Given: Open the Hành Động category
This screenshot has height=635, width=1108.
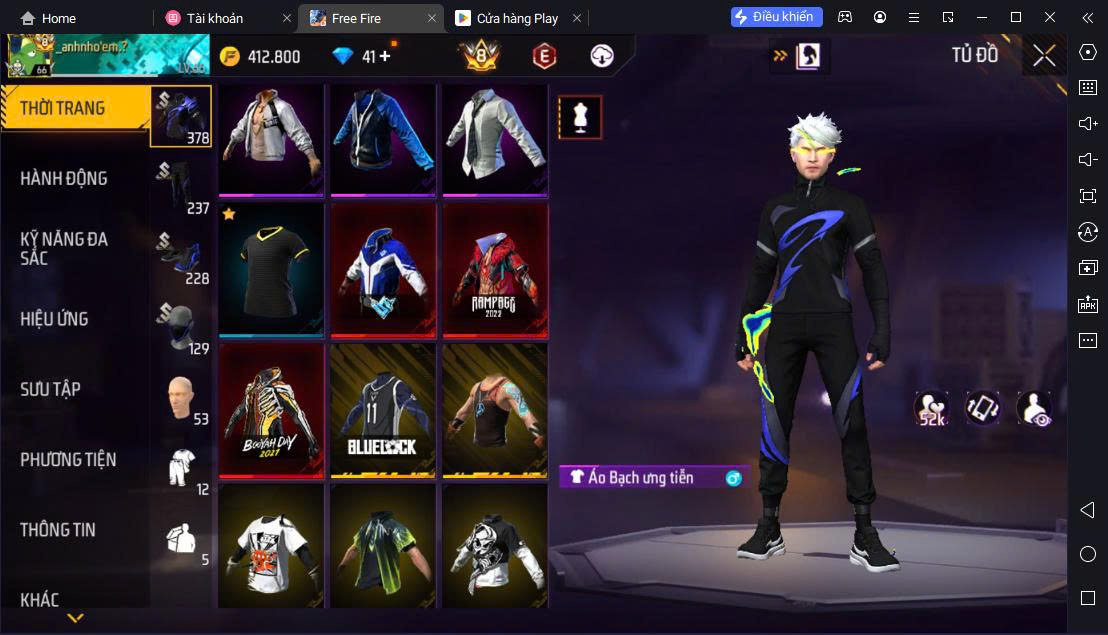Looking at the screenshot, I should 64,178.
